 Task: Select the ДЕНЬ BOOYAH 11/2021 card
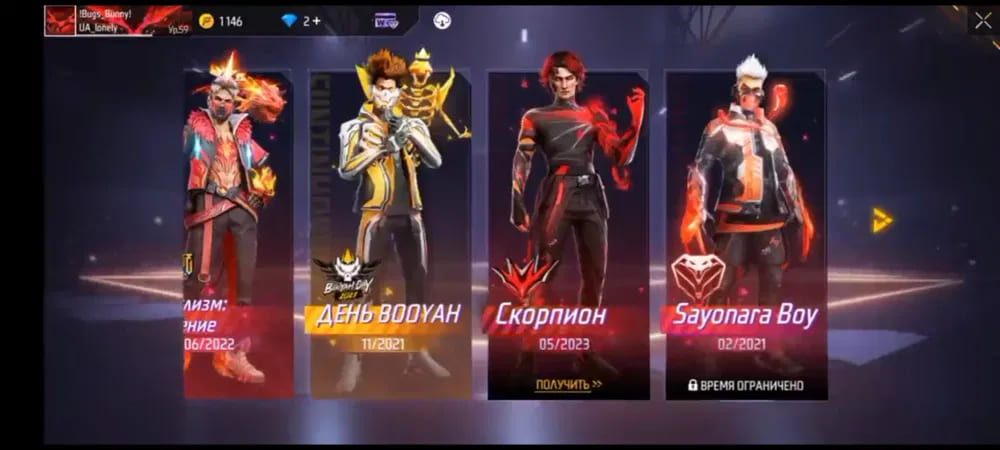[389, 230]
